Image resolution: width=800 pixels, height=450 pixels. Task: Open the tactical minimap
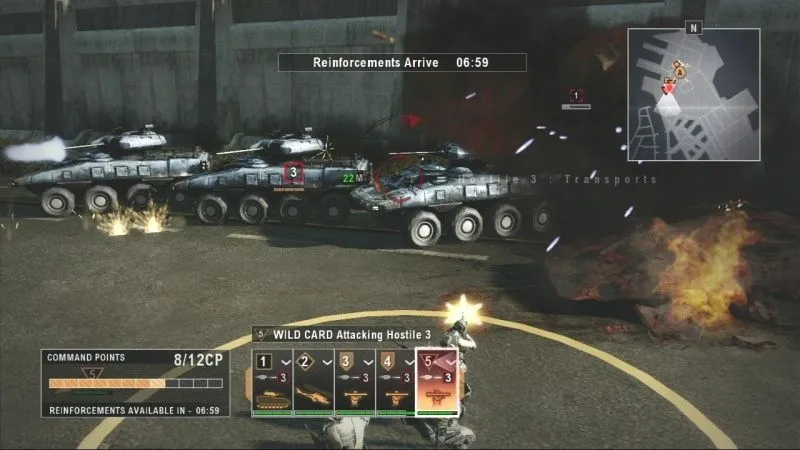point(693,96)
